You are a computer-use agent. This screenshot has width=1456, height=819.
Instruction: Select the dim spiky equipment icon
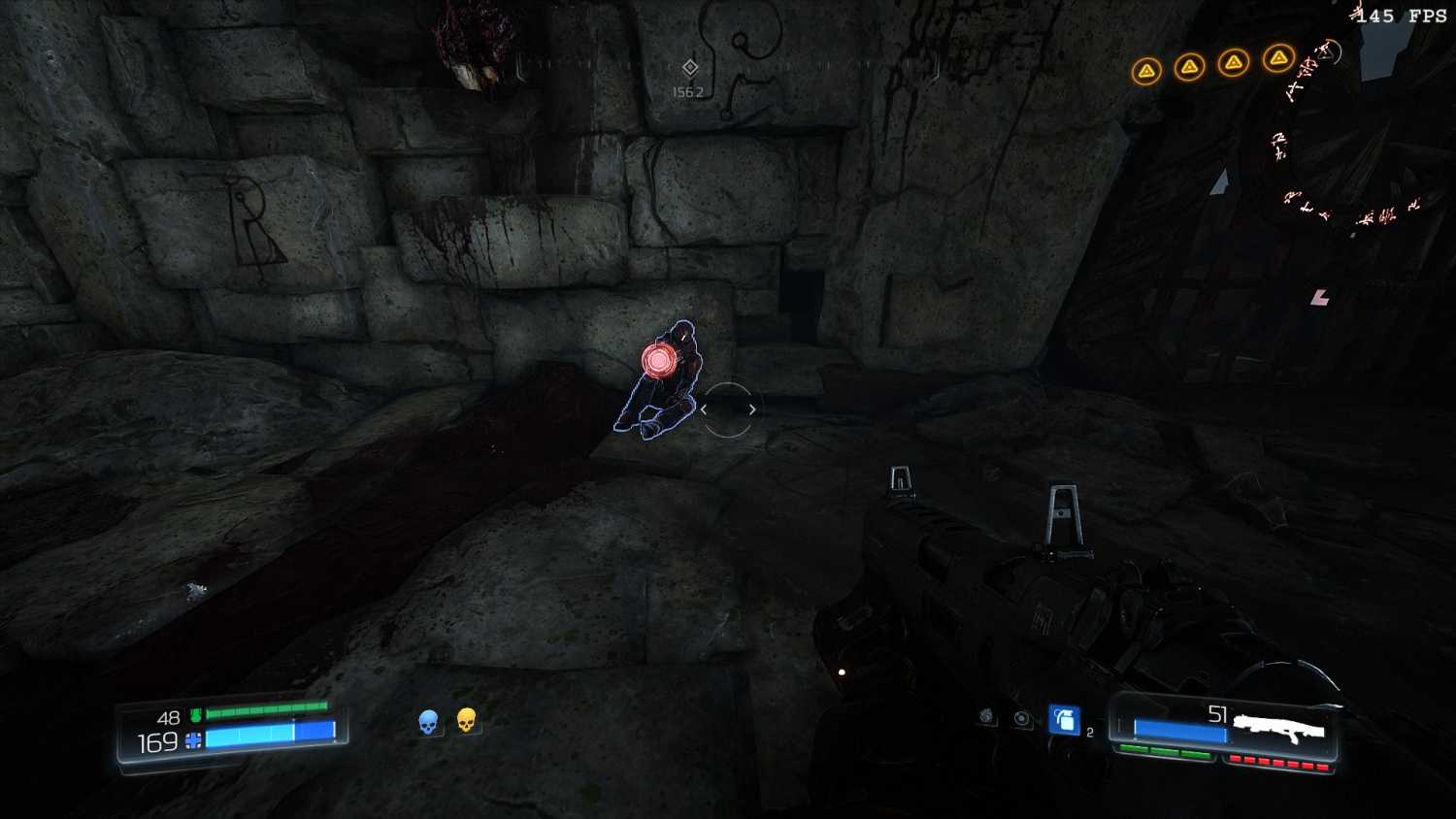986,716
